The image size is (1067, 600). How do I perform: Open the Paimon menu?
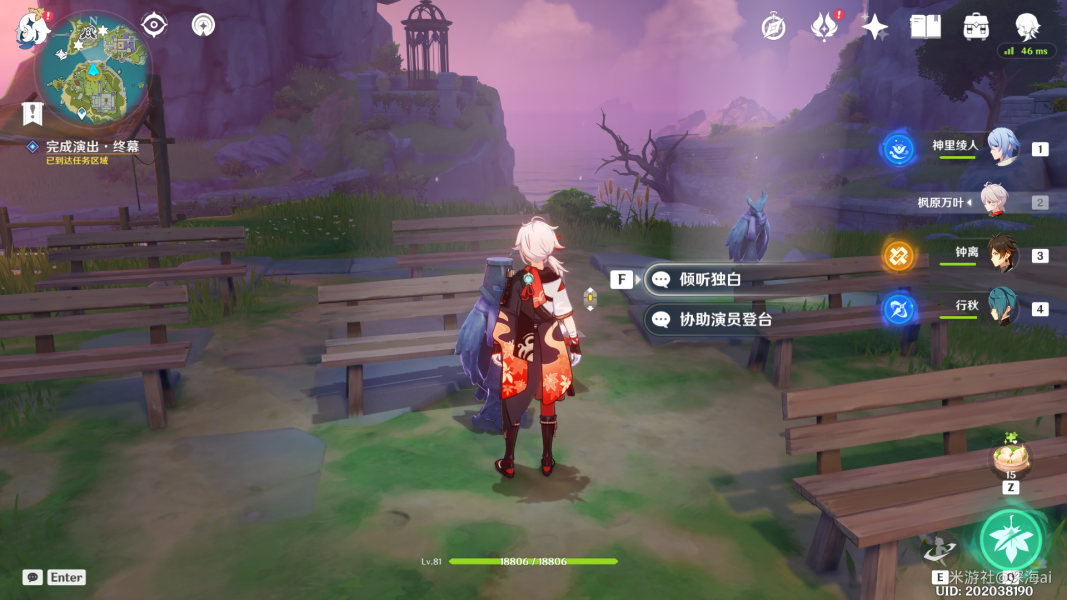[x=31, y=28]
